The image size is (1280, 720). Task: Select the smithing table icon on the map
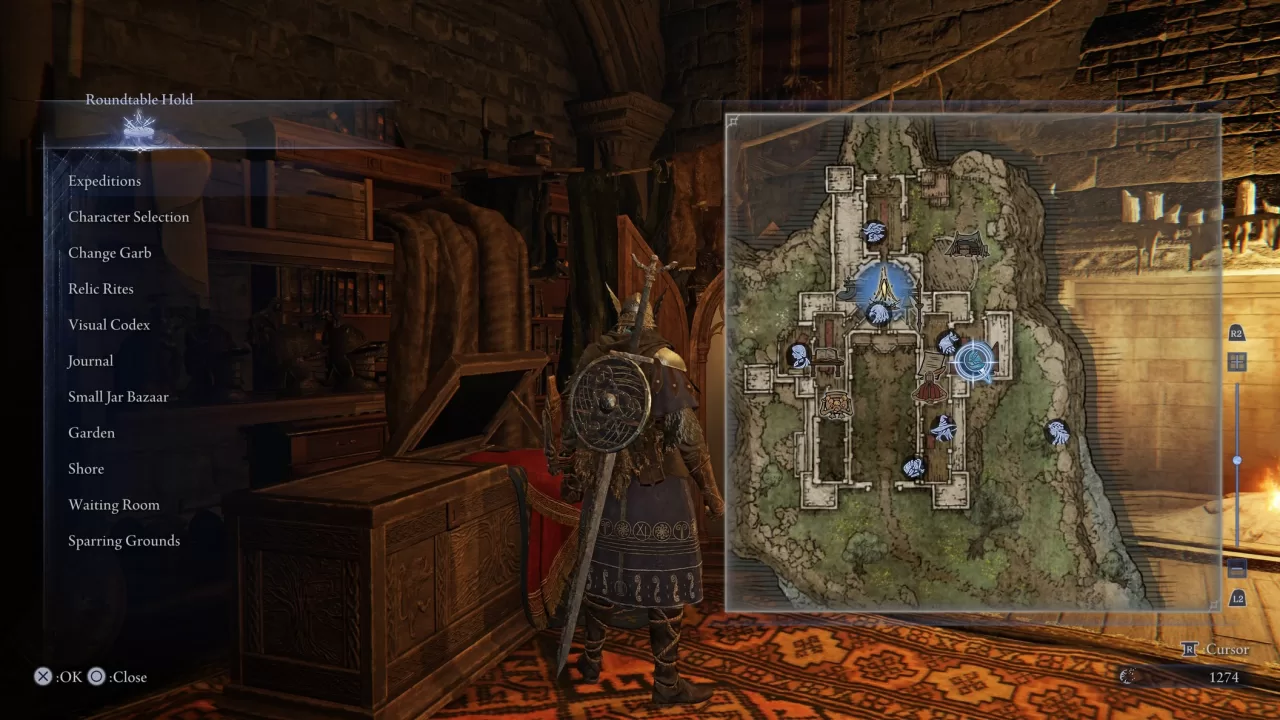pos(846,289)
